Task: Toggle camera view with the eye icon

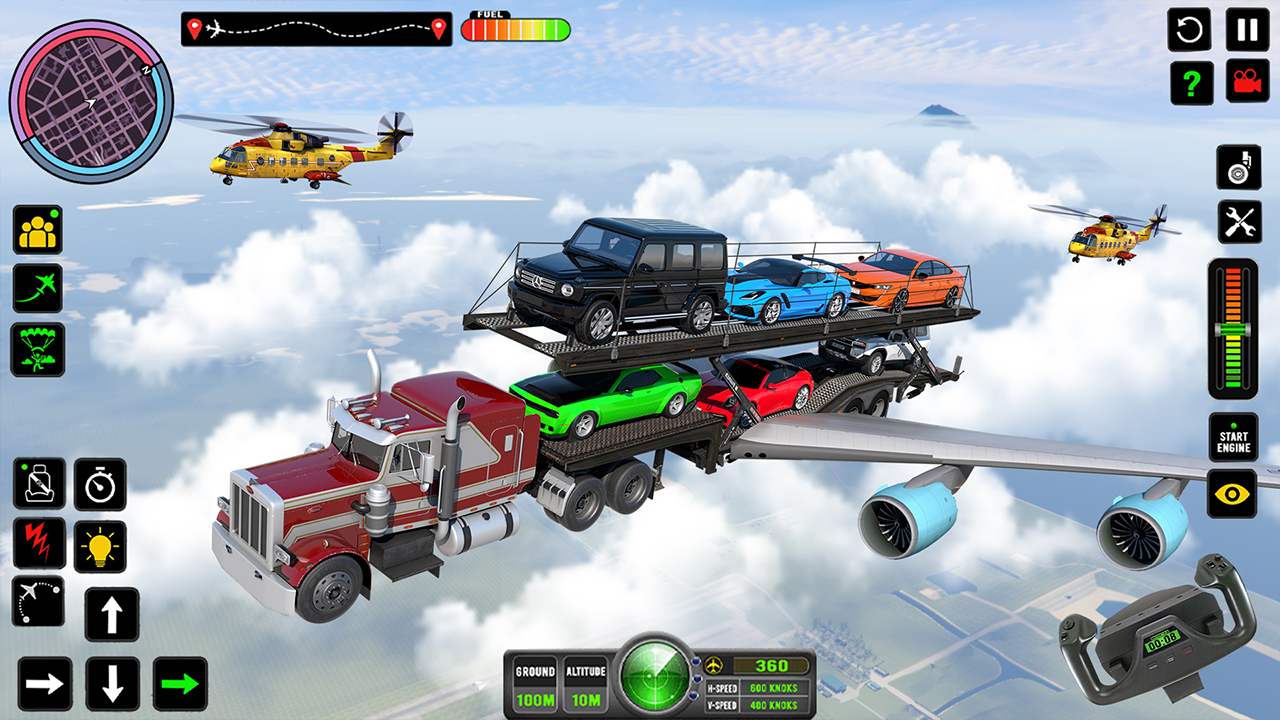Action: pyautogui.click(x=1232, y=491)
